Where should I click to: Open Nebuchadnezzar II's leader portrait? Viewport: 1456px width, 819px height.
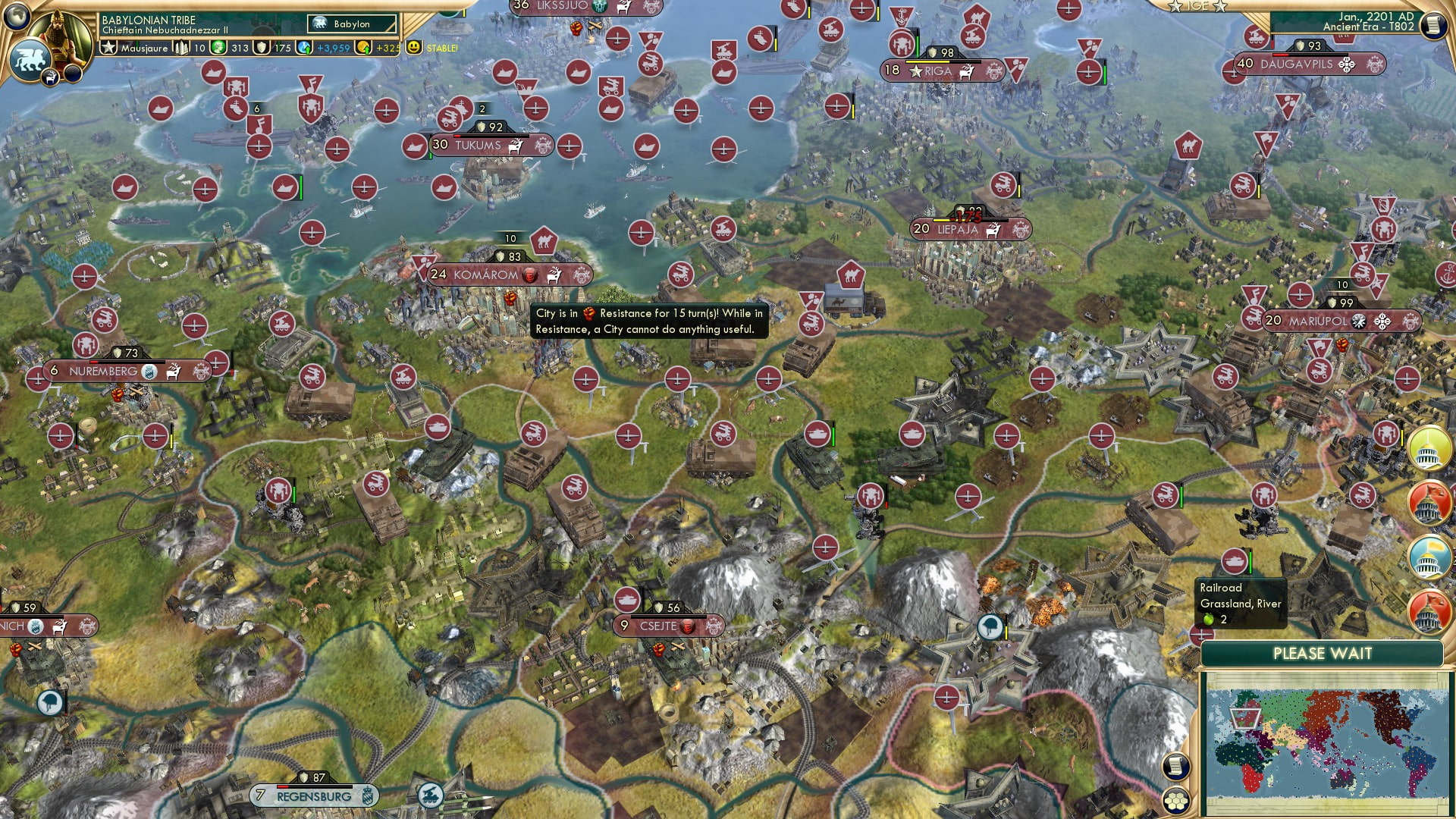pos(59,34)
